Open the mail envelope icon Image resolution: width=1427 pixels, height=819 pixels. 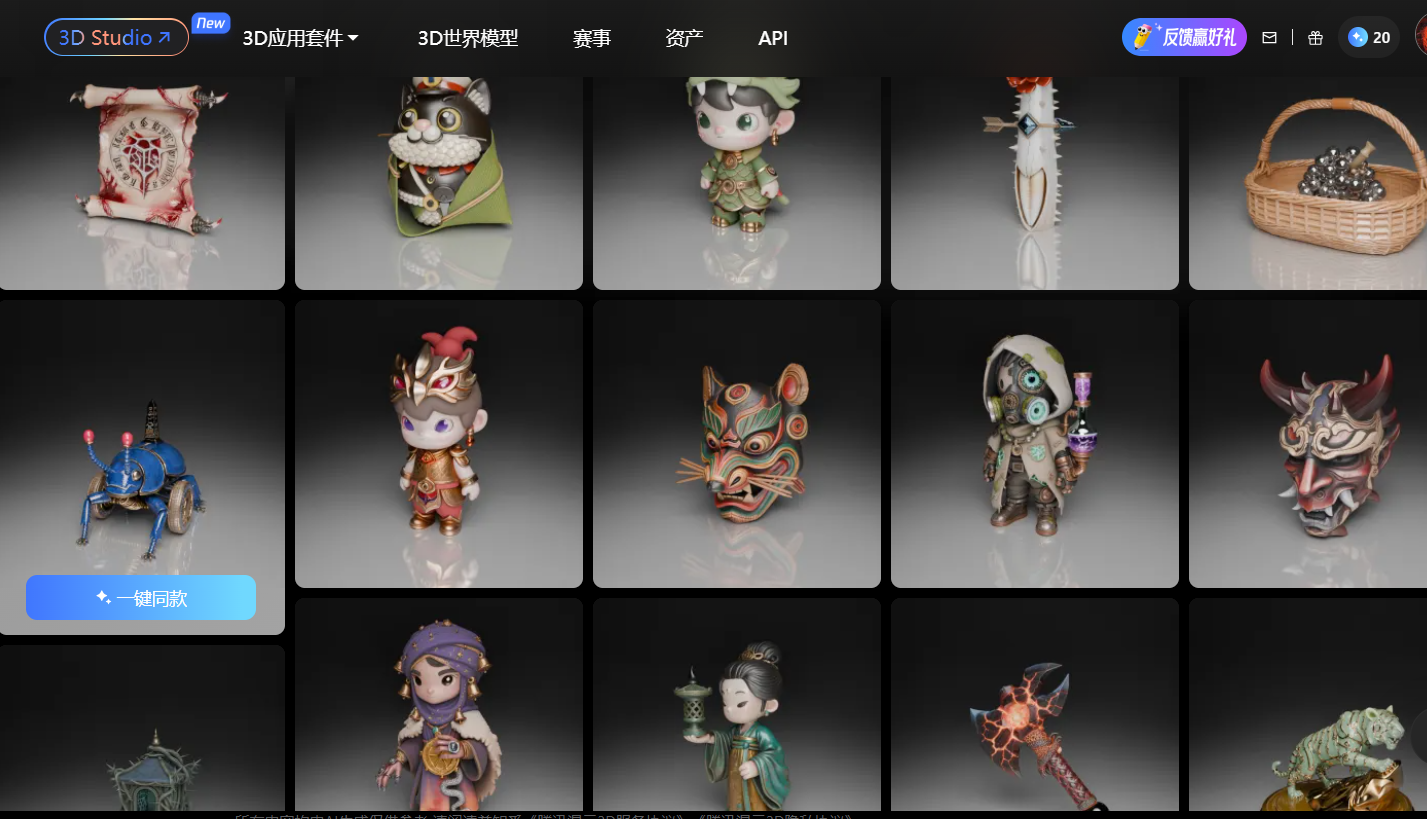tap(1269, 38)
